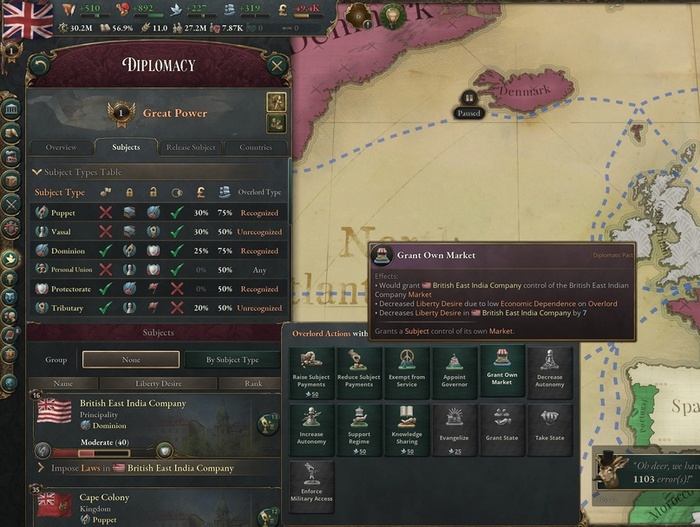700x527 pixels.
Task: Open the Release Subject tab
Action: 190,147
